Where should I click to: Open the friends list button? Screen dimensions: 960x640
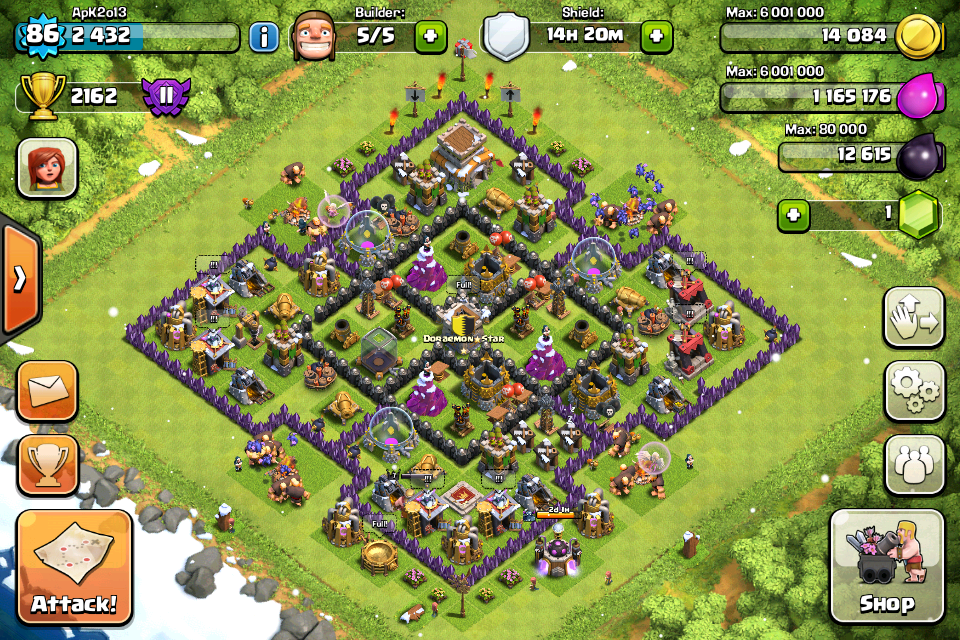tap(914, 465)
